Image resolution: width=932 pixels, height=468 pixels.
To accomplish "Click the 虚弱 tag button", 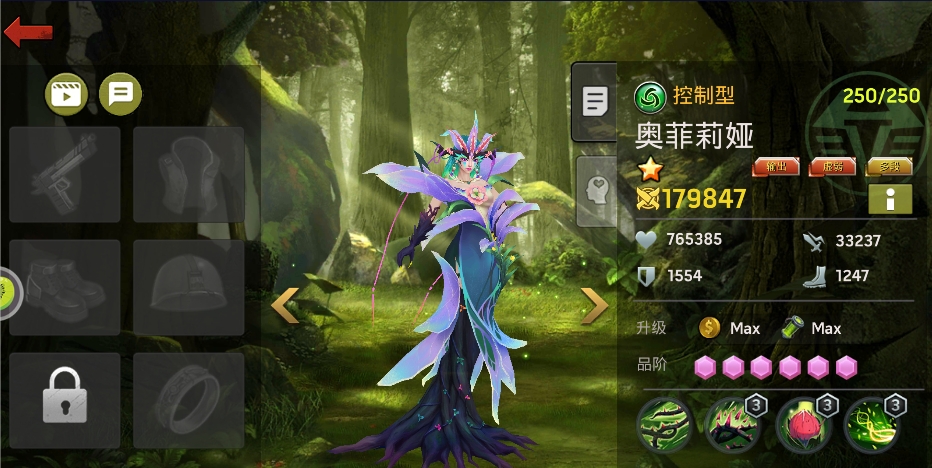I will coord(832,167).
